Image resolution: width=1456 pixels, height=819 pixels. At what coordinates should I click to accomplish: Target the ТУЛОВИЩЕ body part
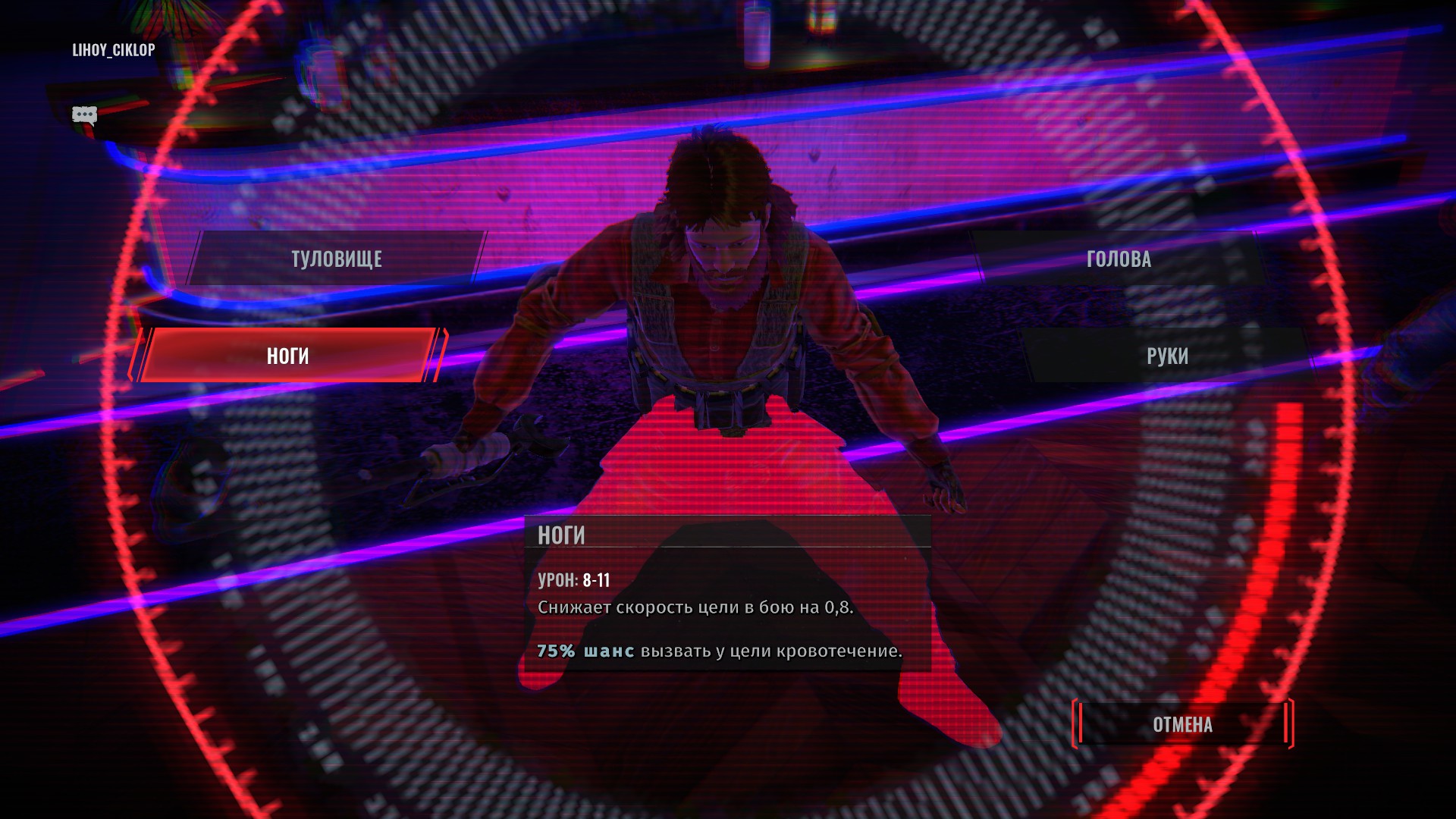click(336, 259)
